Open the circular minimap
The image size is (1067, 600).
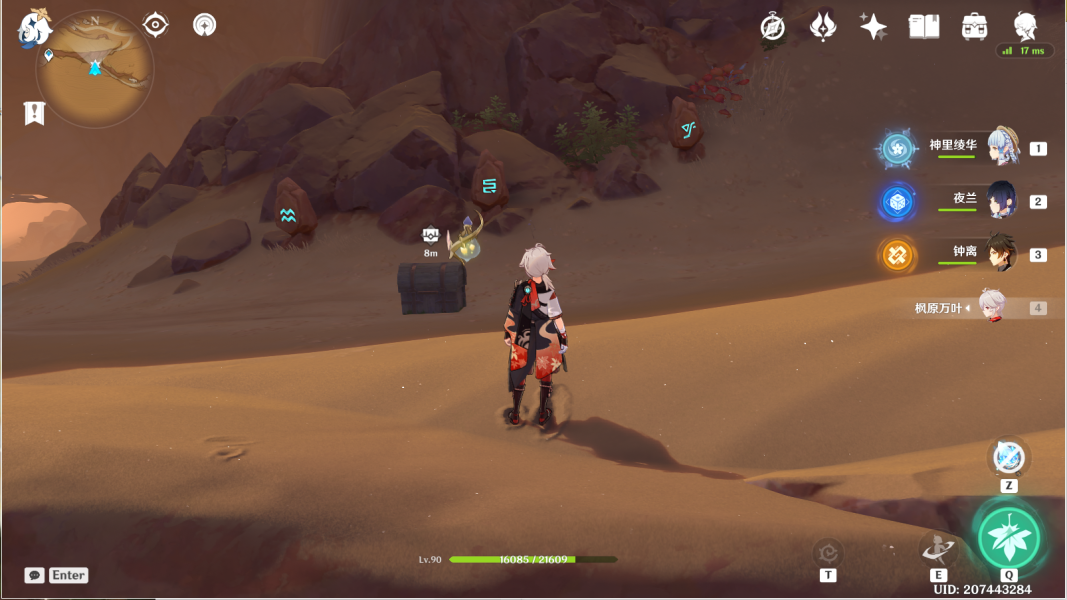click(x=95, y=68)
